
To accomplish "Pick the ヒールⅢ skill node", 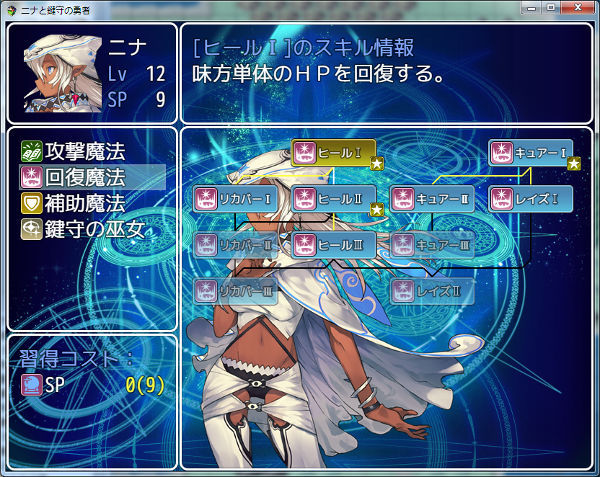I will click(333, 244).
